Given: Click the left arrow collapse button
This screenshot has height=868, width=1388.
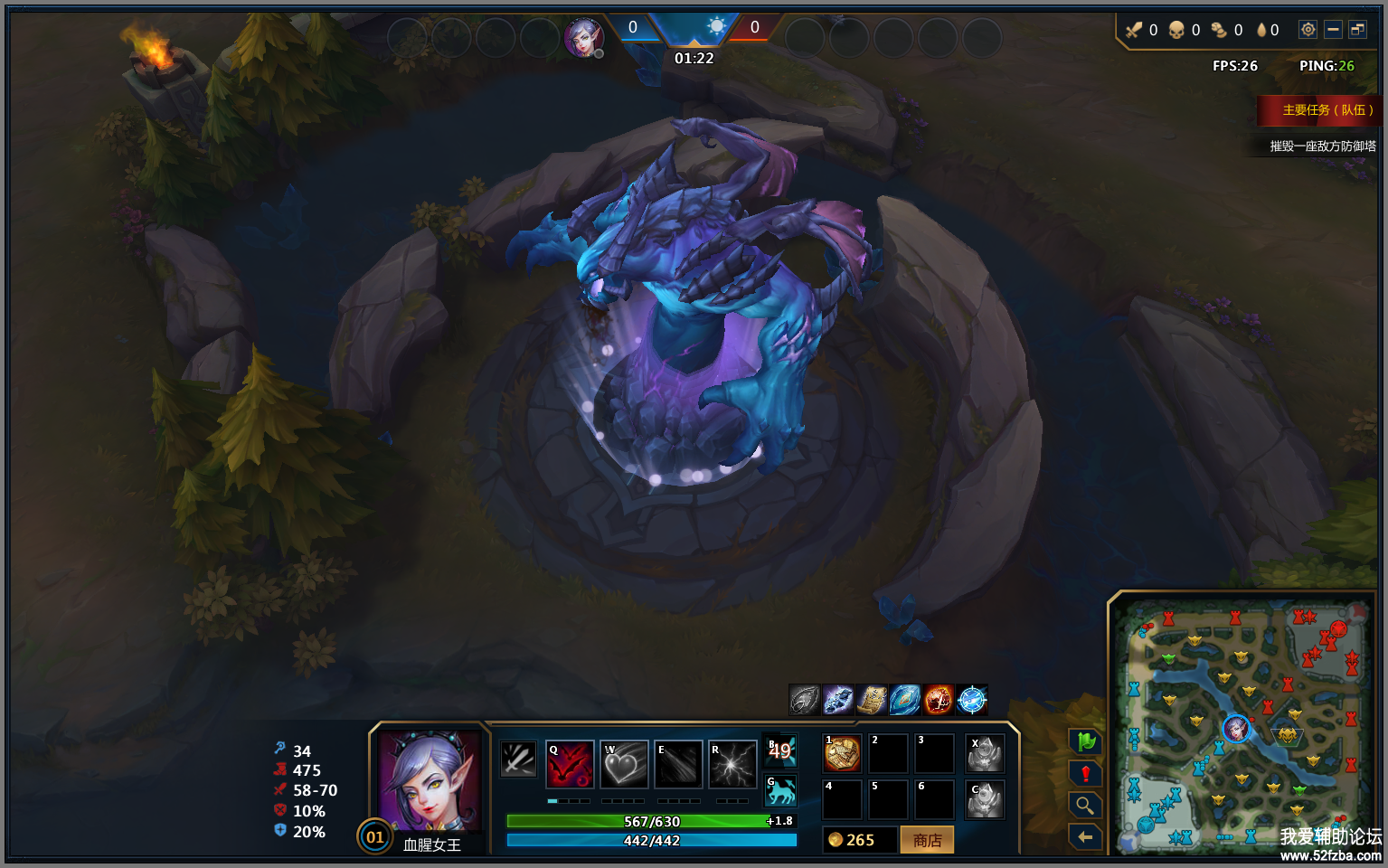Looking at the screenshot, I should click(x=1085, y=837).
